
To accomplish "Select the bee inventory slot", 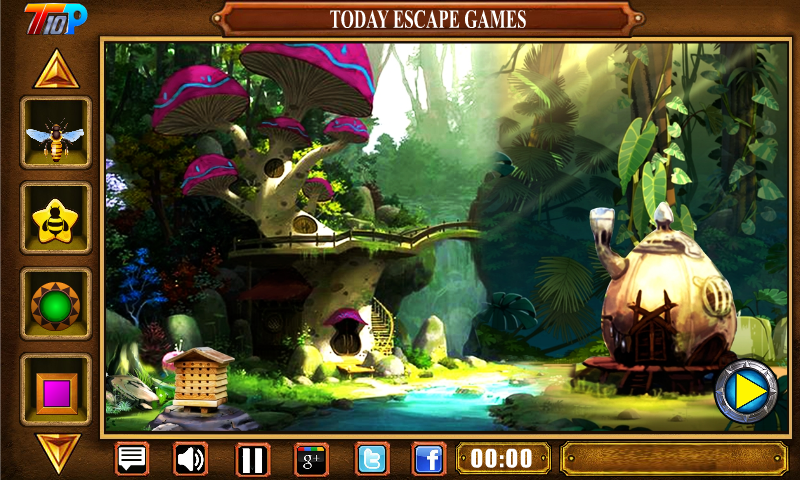I will pyautogui.click(x=56, y=133).
